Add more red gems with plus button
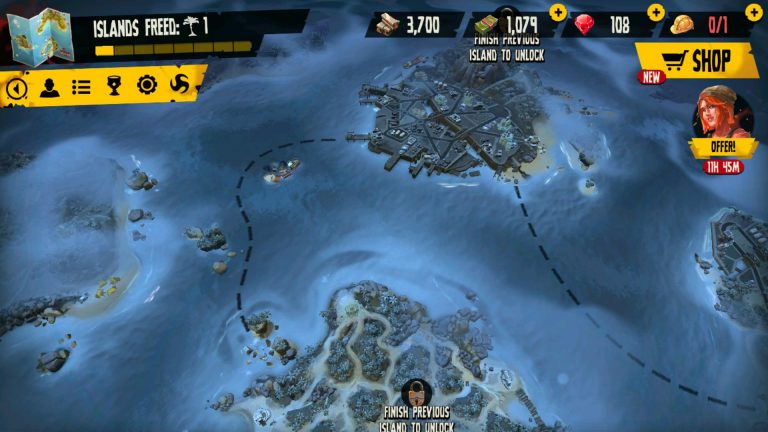 [655, 12]
